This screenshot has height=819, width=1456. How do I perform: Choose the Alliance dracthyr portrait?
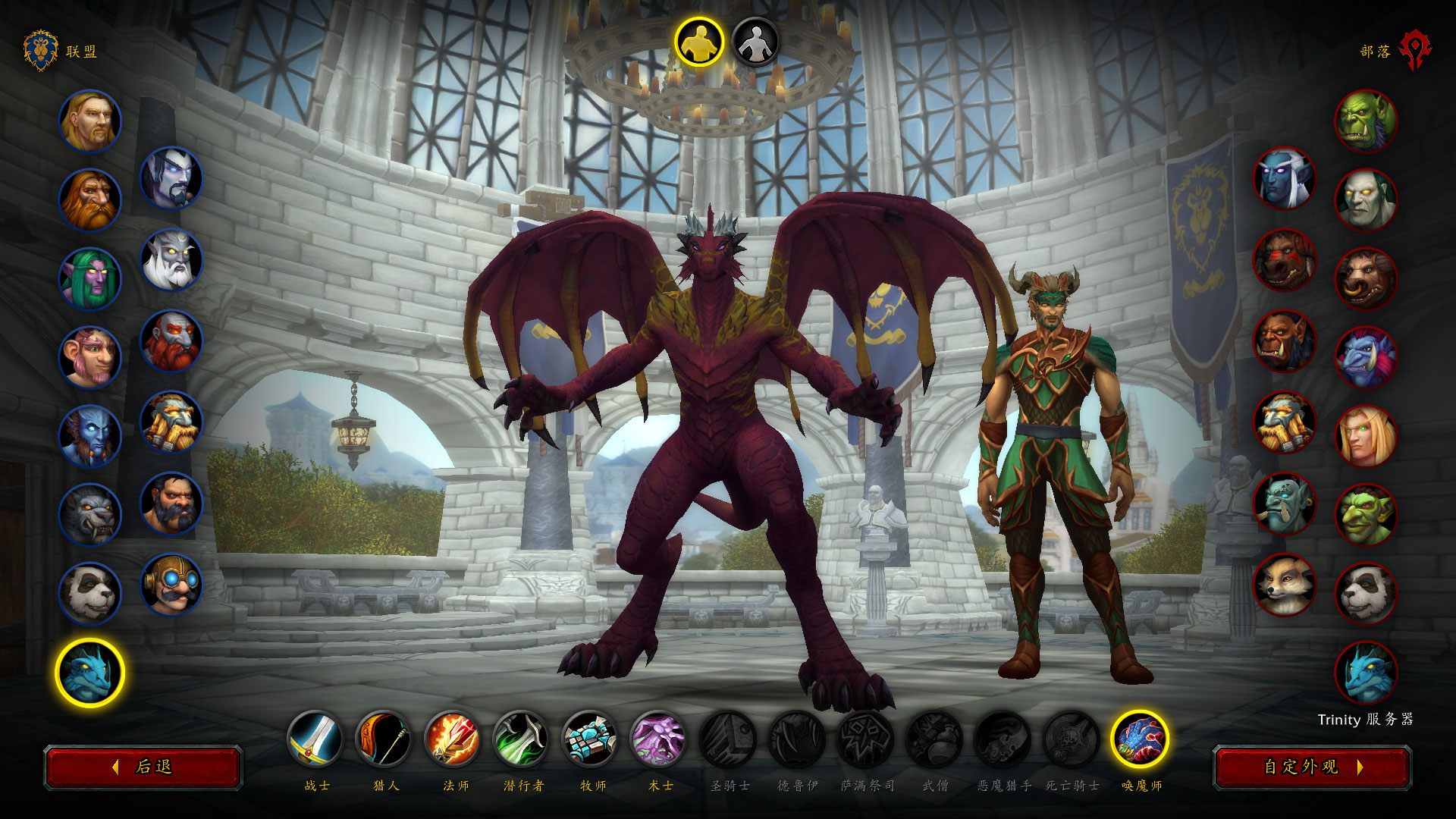(90, 673)
